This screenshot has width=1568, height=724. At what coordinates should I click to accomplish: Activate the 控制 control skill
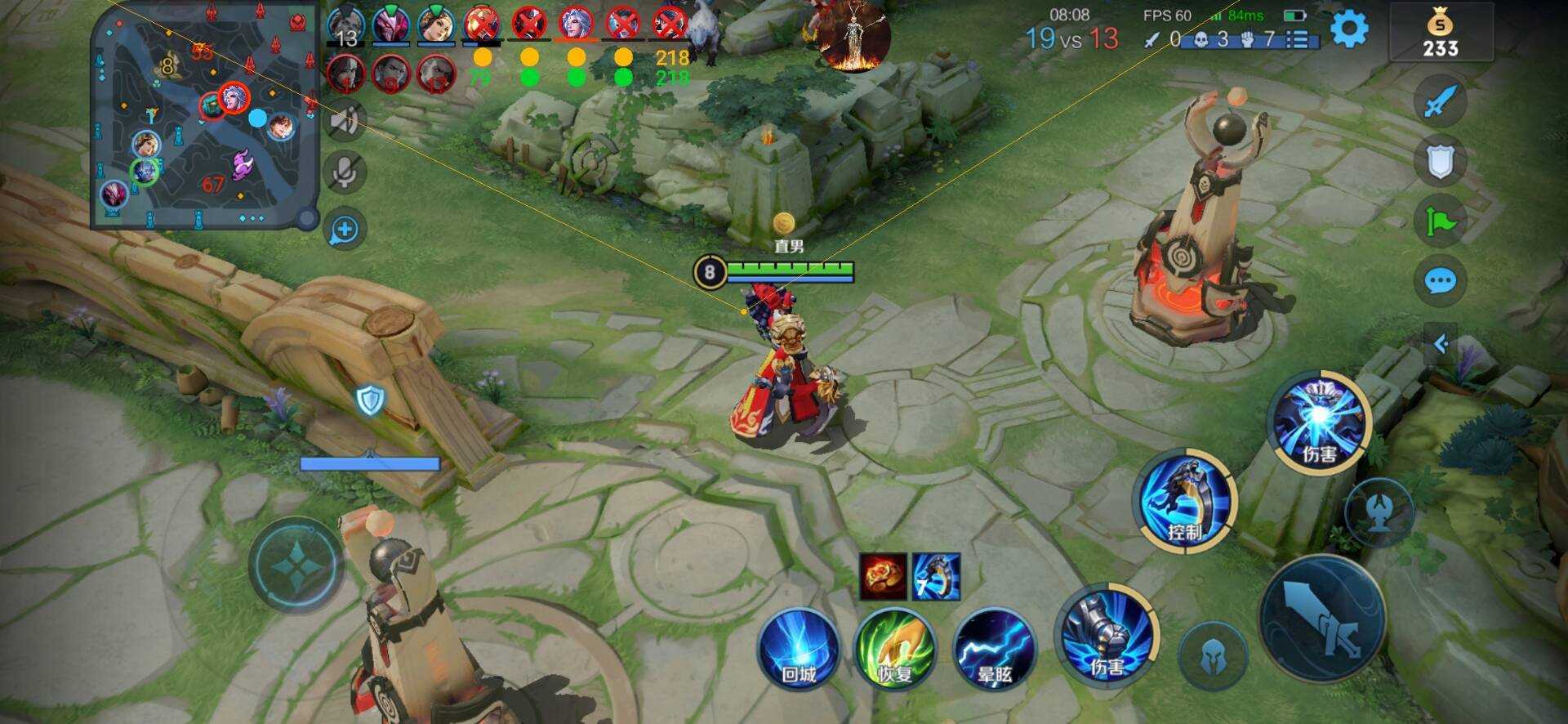[1188, 500]
